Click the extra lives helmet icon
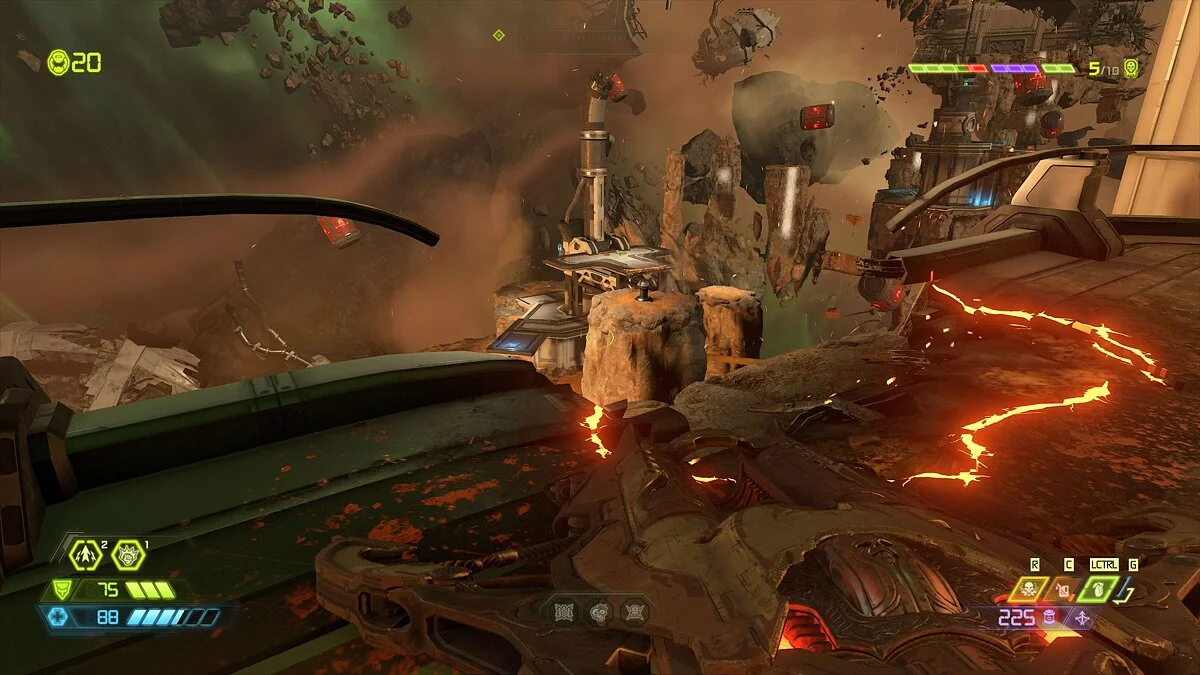The width and height of the screenshot is (1200, 675). pyautogui.click(x=57, y=62)
